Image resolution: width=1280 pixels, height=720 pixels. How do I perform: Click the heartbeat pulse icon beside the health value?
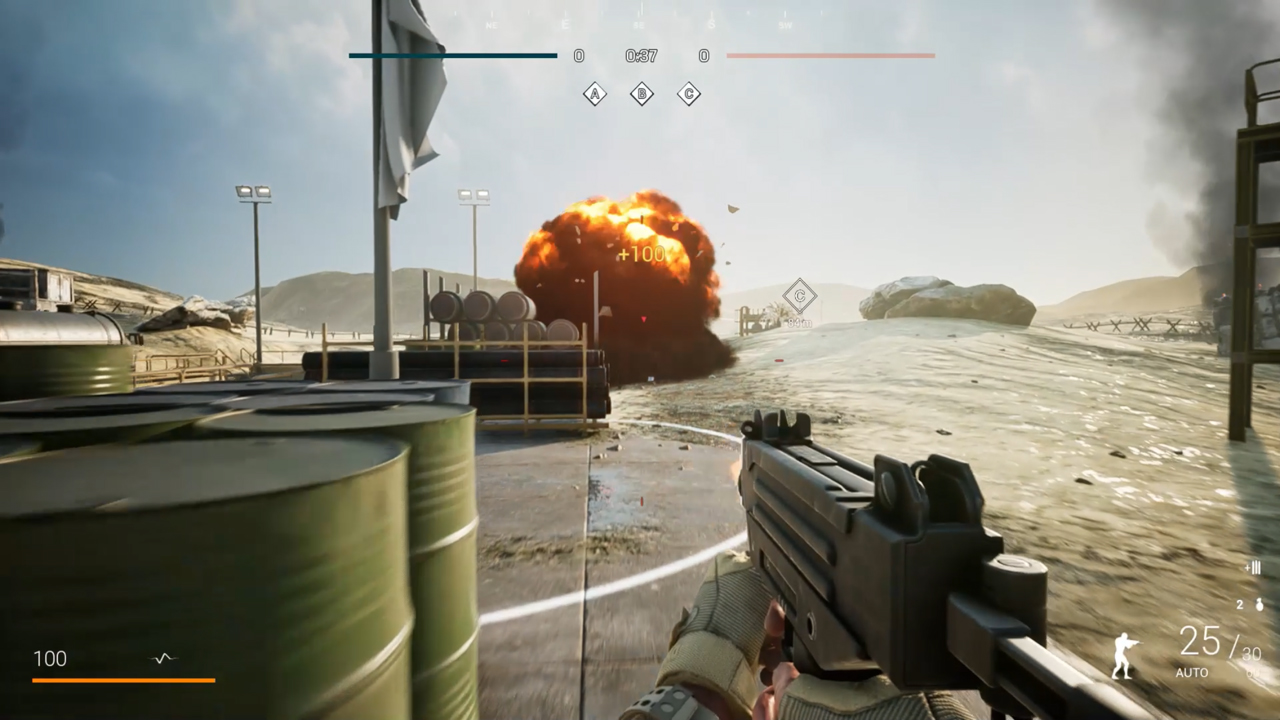[162, 658]
